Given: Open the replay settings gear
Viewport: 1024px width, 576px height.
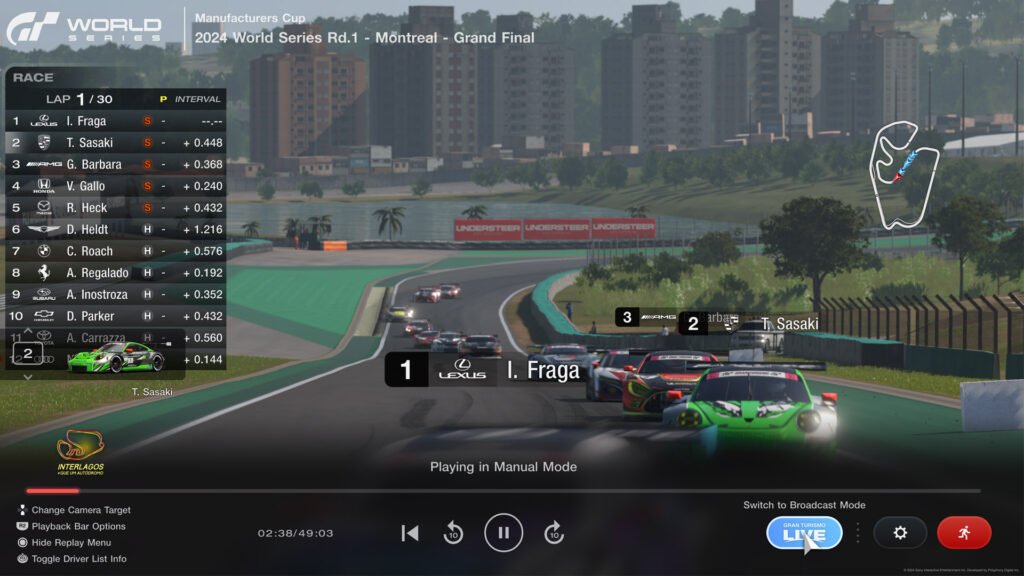Looking at the screenshot, I should (x=899, y=532).
